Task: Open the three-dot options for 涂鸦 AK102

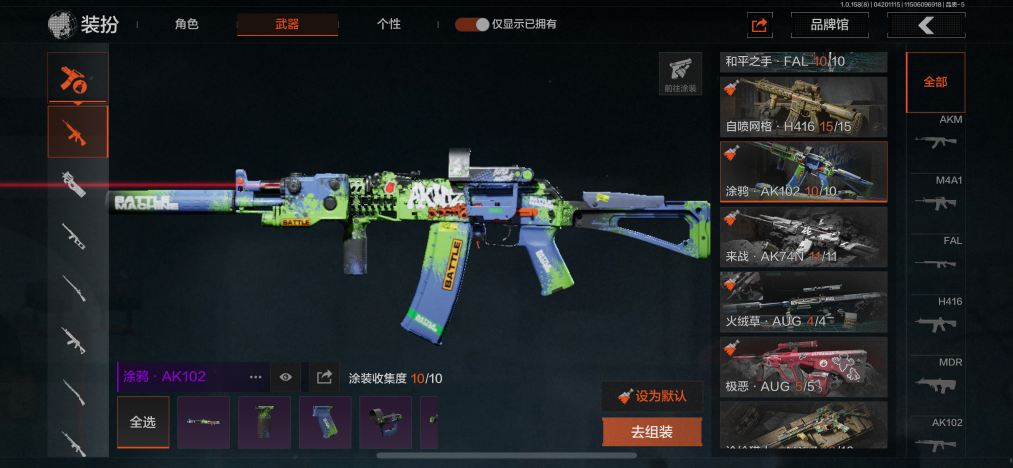Action: click(x=256, y=377)
